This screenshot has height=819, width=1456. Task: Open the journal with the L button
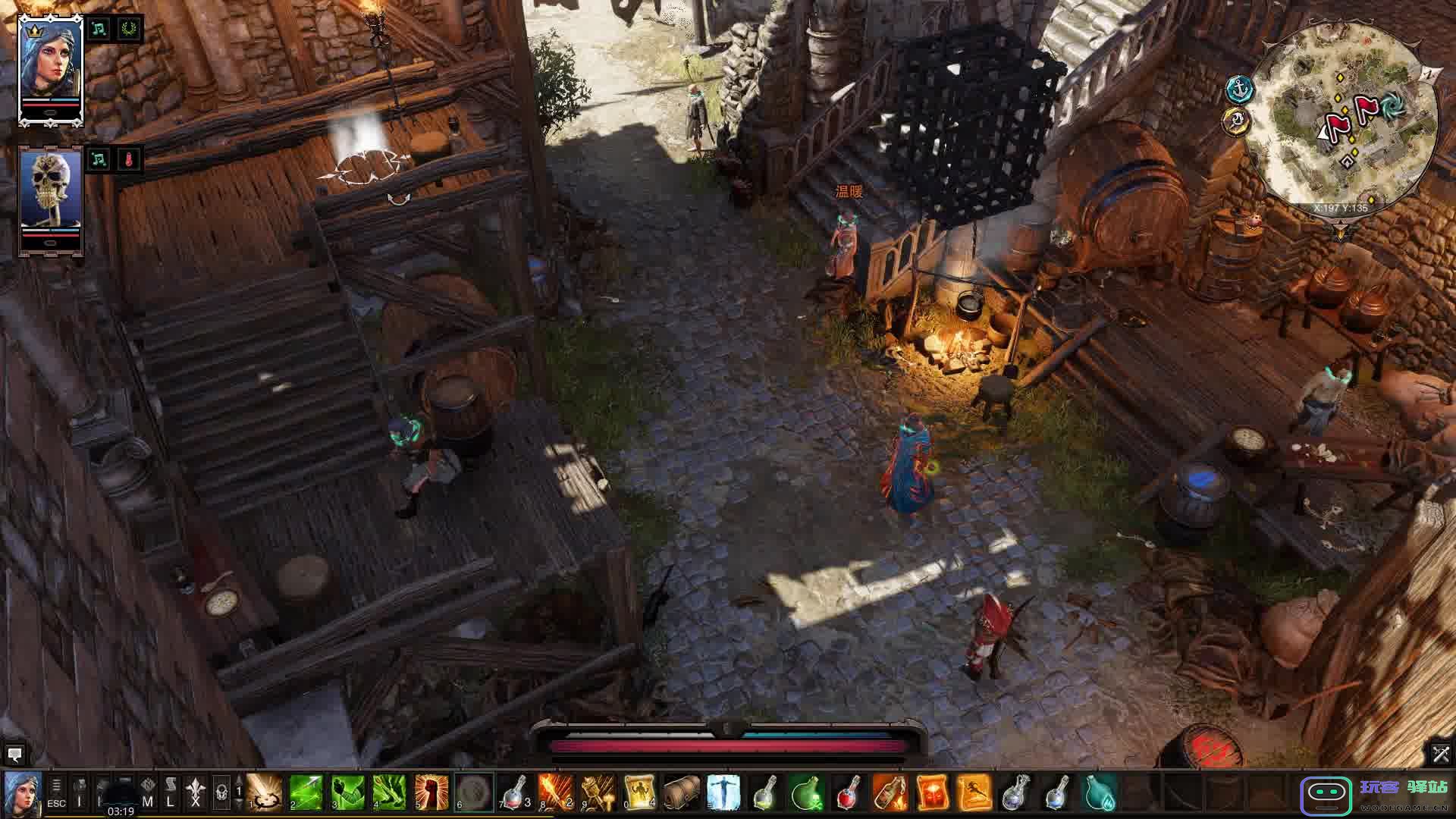coord(171,792)
